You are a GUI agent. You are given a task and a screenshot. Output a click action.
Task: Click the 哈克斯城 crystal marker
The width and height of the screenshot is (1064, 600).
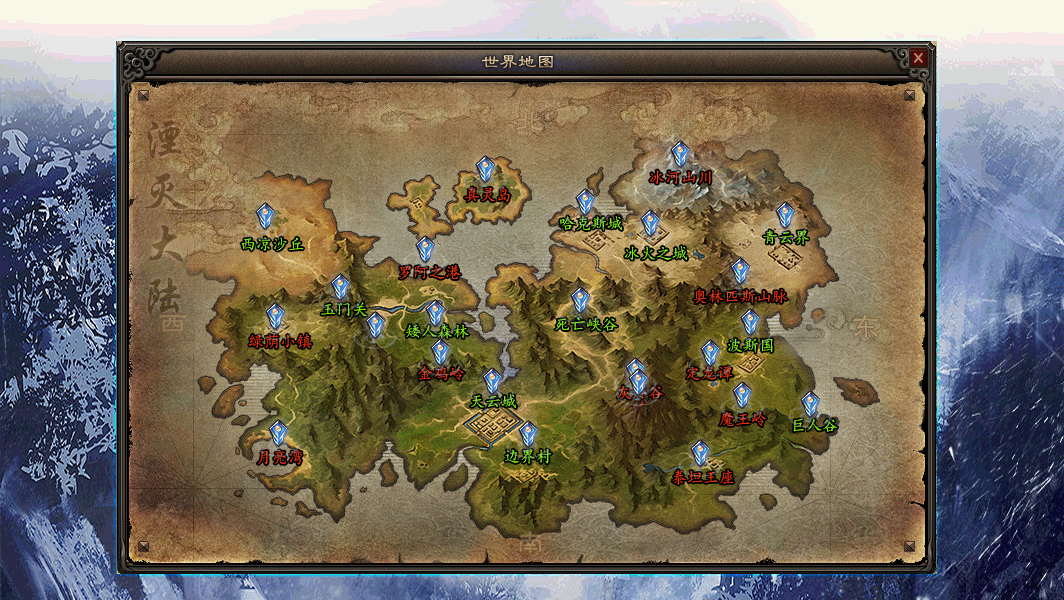point(586,202)
